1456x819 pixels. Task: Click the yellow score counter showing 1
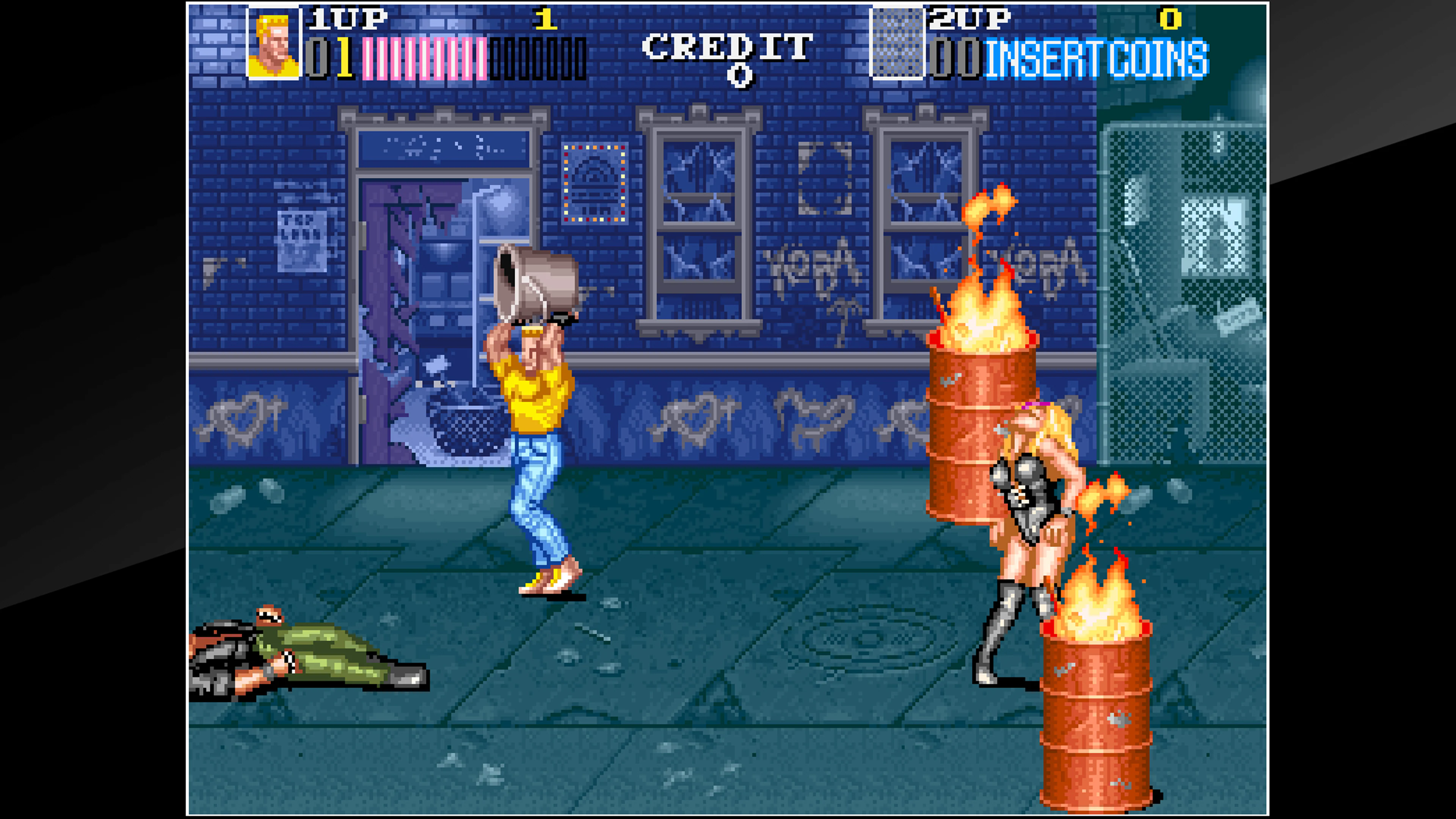pos(546,20)
